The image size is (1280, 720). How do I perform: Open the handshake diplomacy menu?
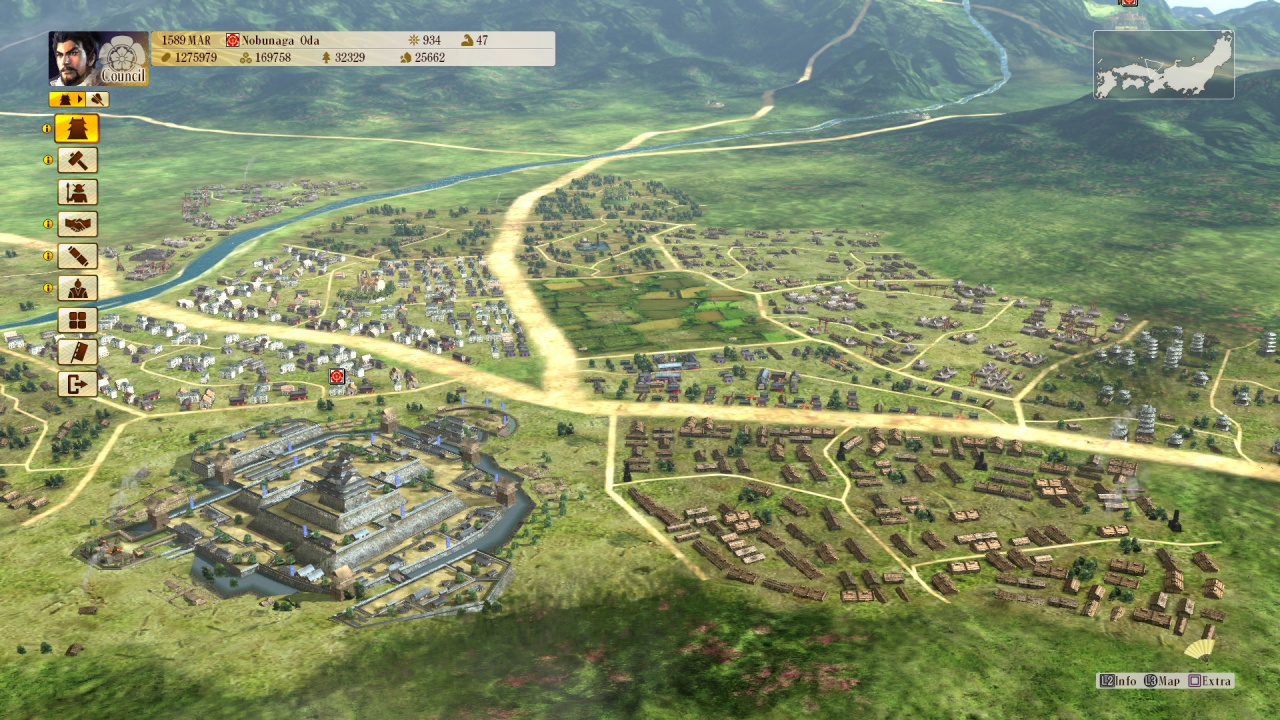point(77,224)
